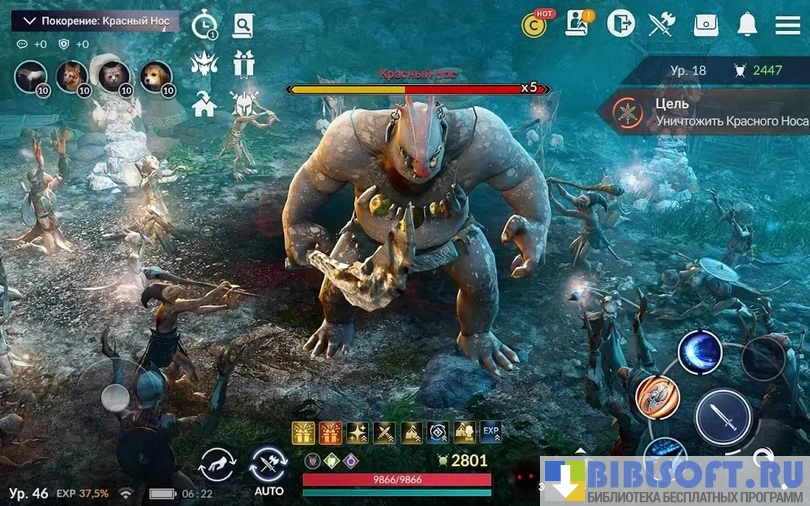
Task: Open the inventory bag
Action: [706, 23]
